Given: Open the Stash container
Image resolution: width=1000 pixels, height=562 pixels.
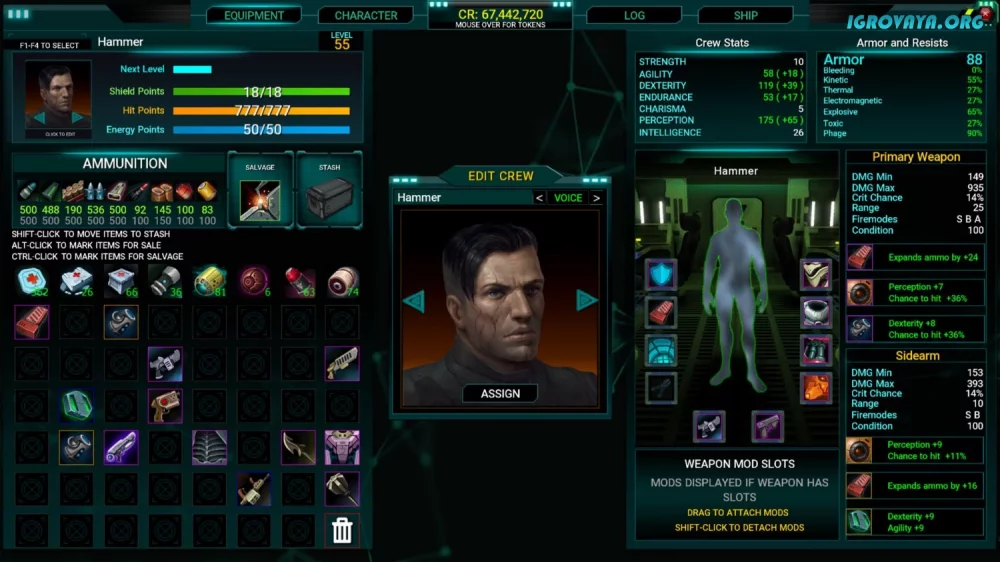Looking at the screenshot, I should point(330,190).
